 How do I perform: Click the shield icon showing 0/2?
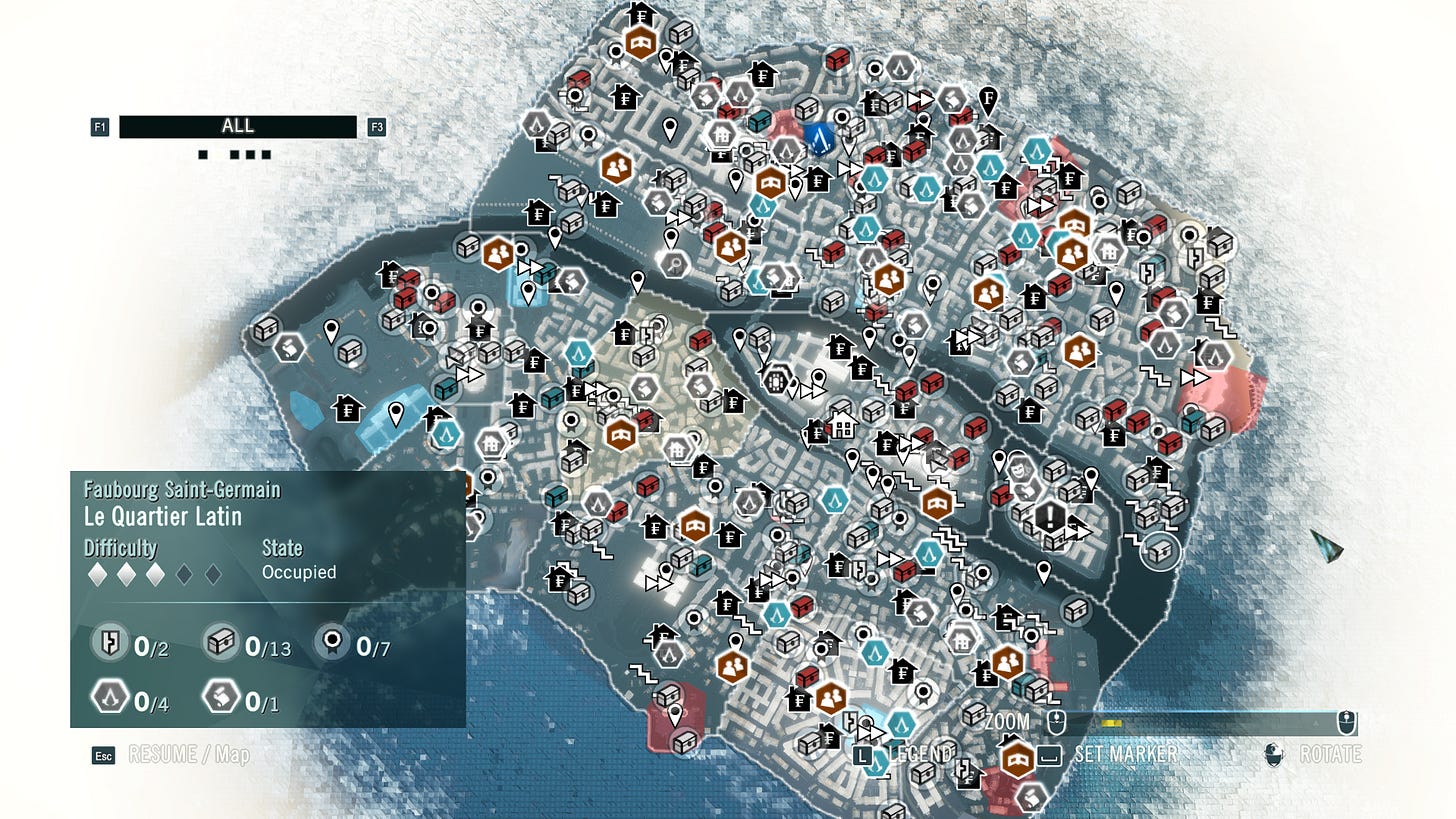tap(110, 641)
